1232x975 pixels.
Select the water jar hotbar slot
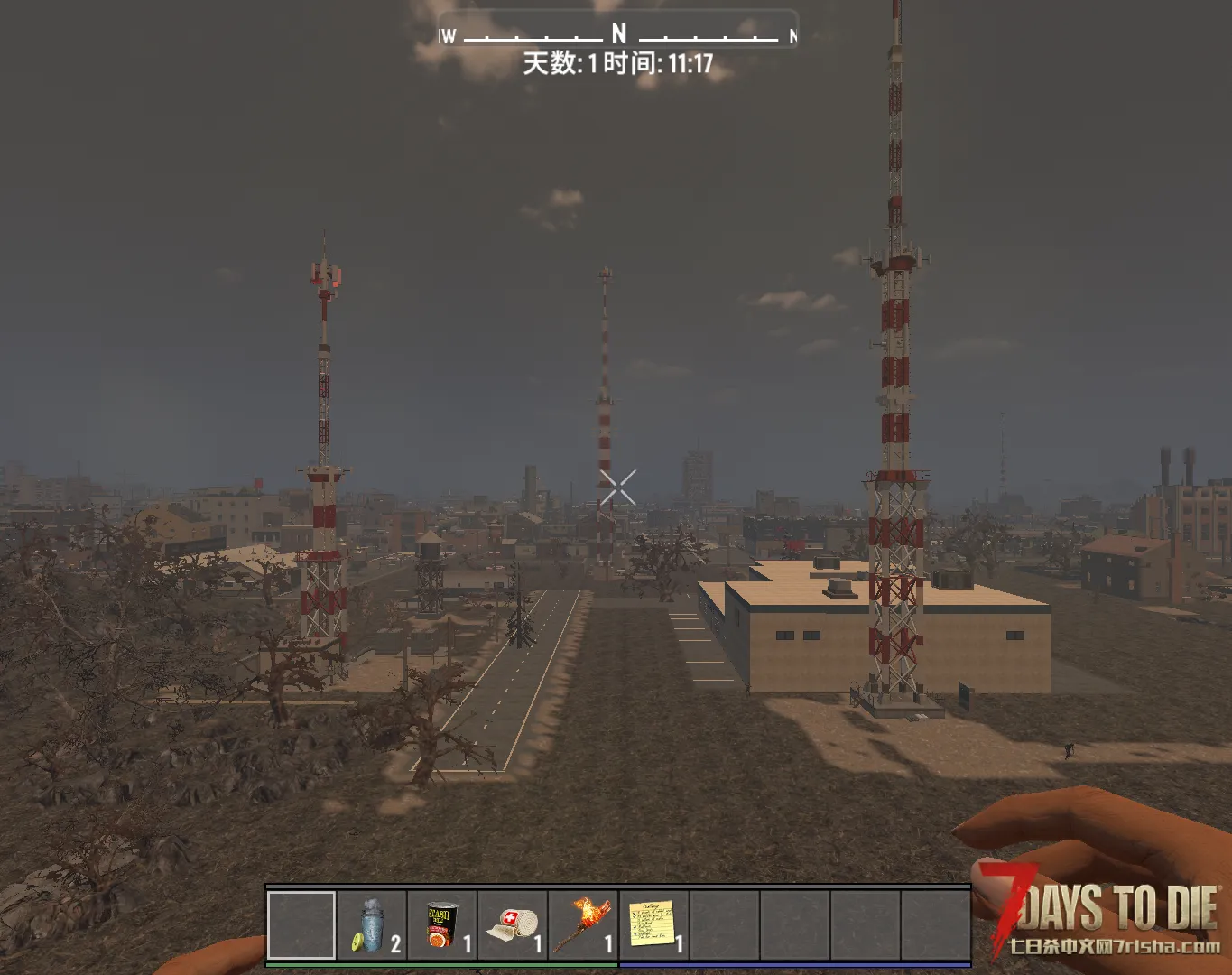[372, 925]
